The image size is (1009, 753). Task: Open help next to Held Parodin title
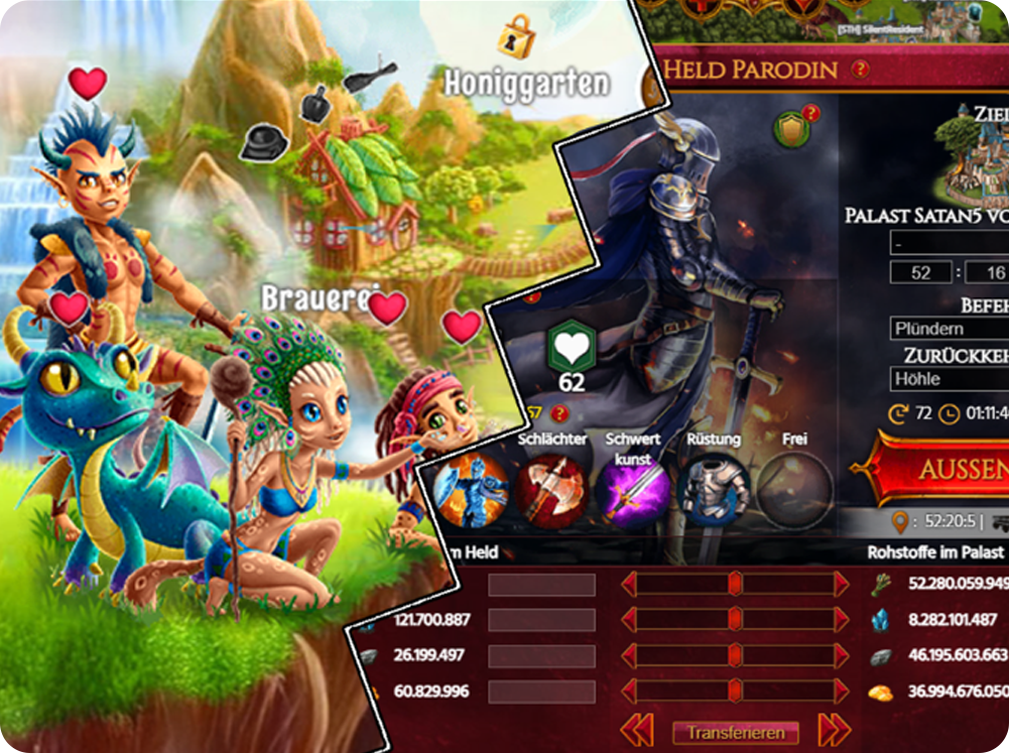coord(859,69)
